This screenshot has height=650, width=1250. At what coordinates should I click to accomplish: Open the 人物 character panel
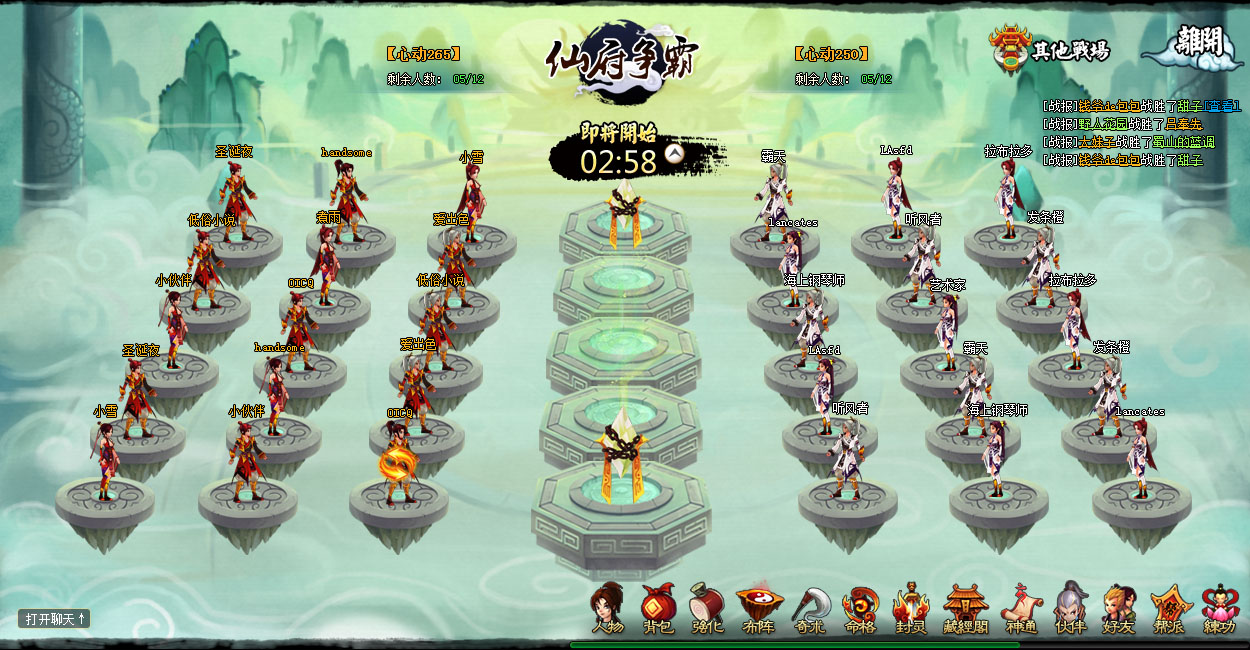pyautogui.click(x=607, y=608)
